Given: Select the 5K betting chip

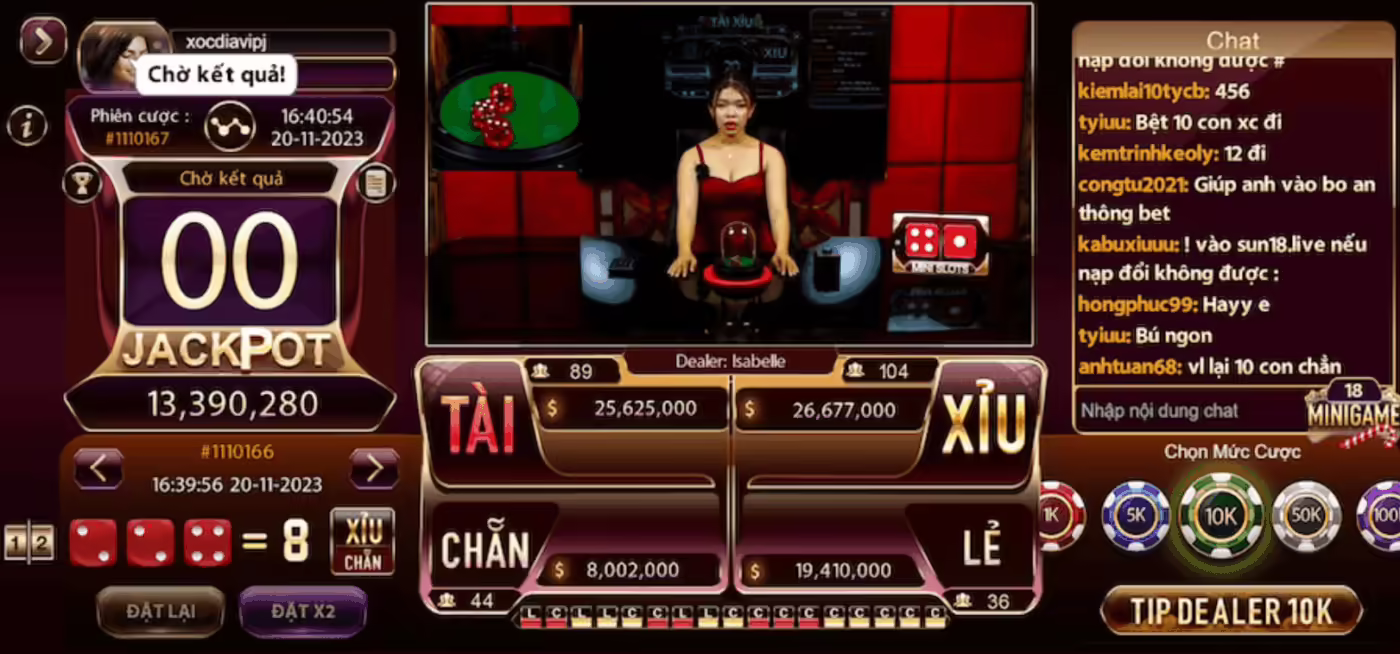Looking at the screenshot, I should [x=1135, y=516].
